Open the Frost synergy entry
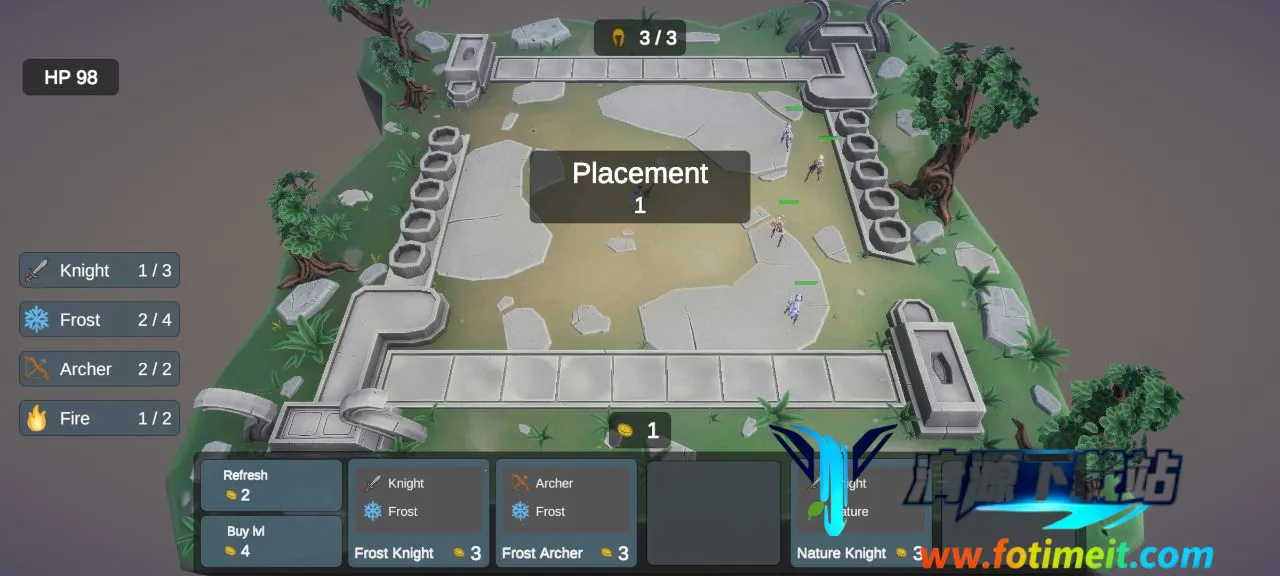Screen dimensions: 1280x576 coord(99,320)
